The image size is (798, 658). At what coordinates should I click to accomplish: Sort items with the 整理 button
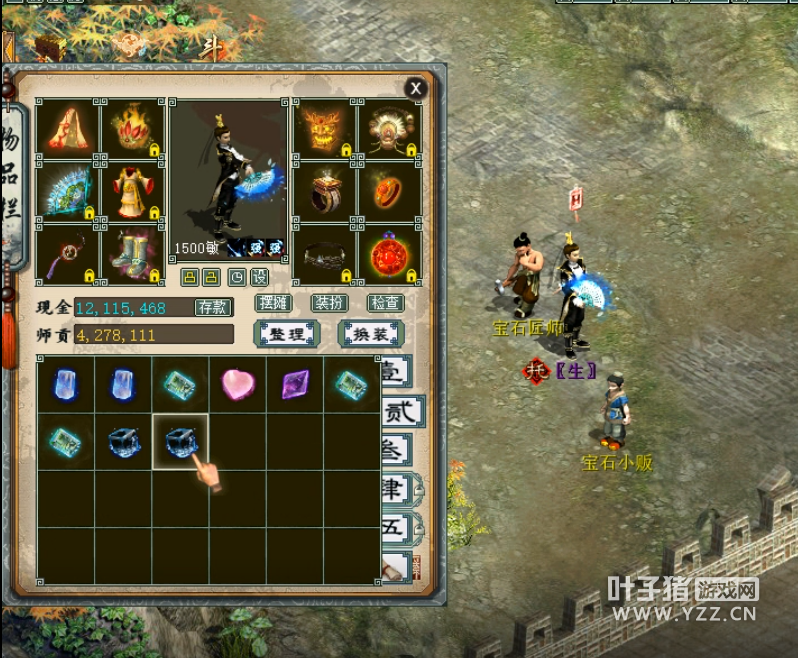pyautogui.click(x=287, y=334)
